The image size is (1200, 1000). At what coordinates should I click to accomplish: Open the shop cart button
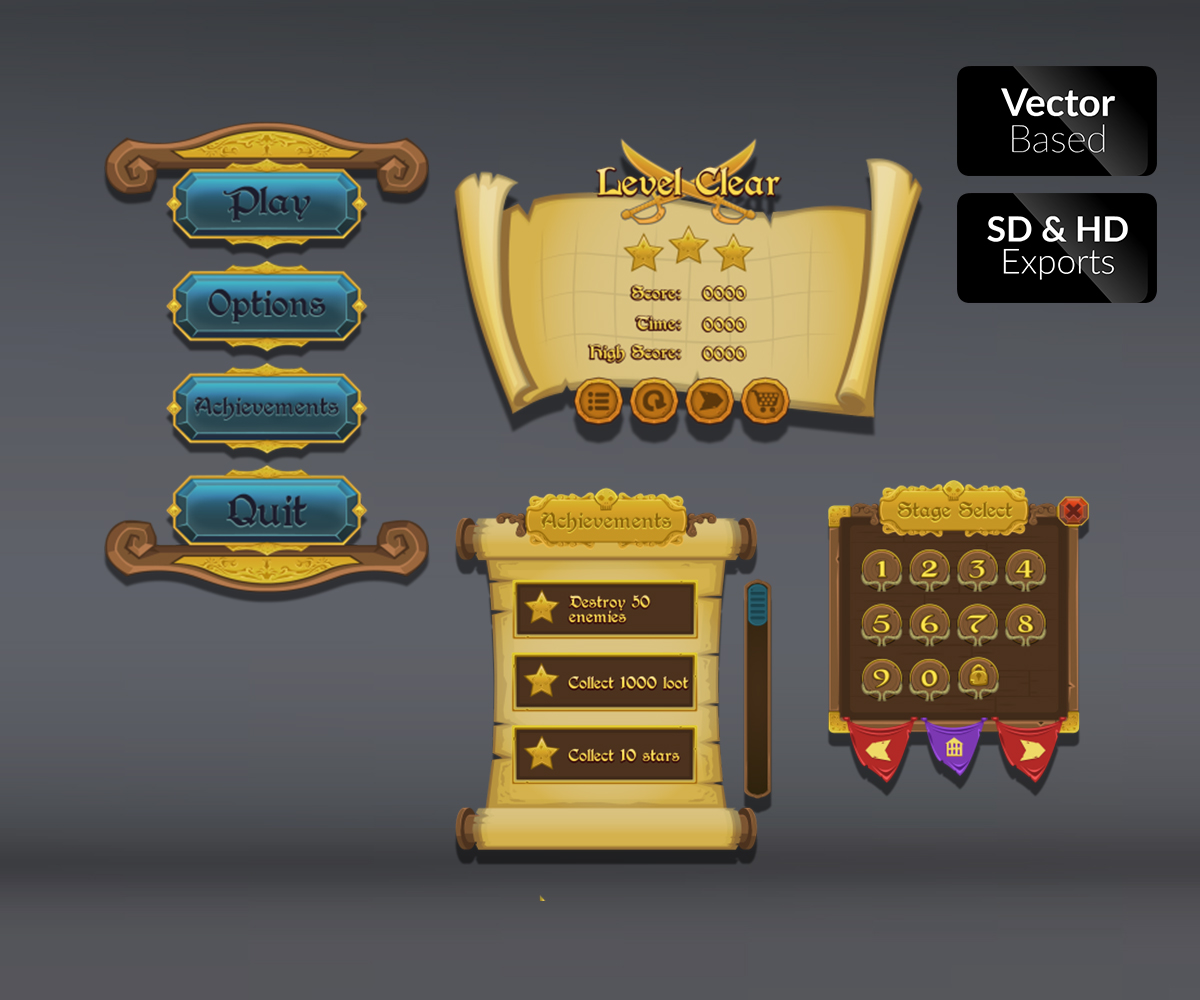[x=766, y=402]
